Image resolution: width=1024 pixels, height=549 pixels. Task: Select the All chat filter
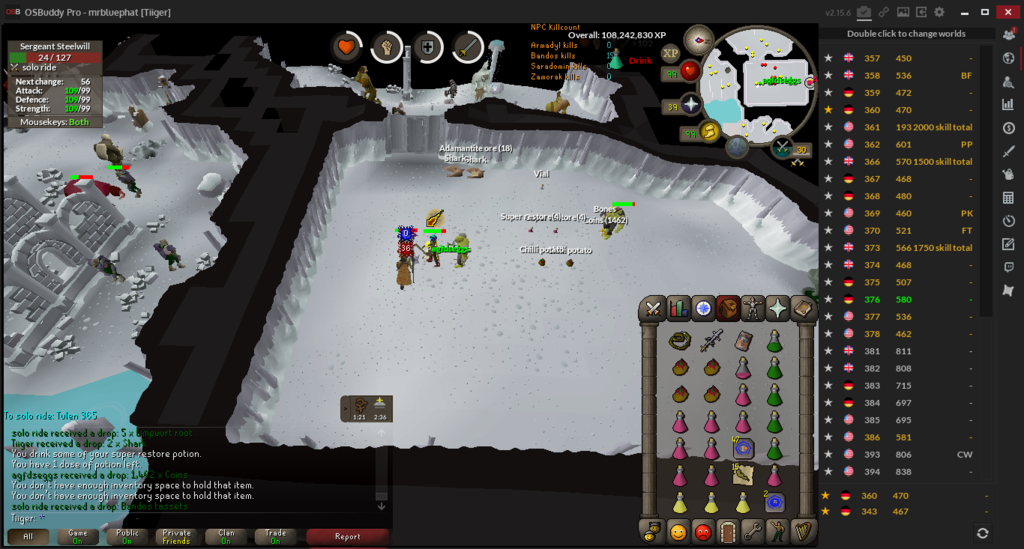28,537
